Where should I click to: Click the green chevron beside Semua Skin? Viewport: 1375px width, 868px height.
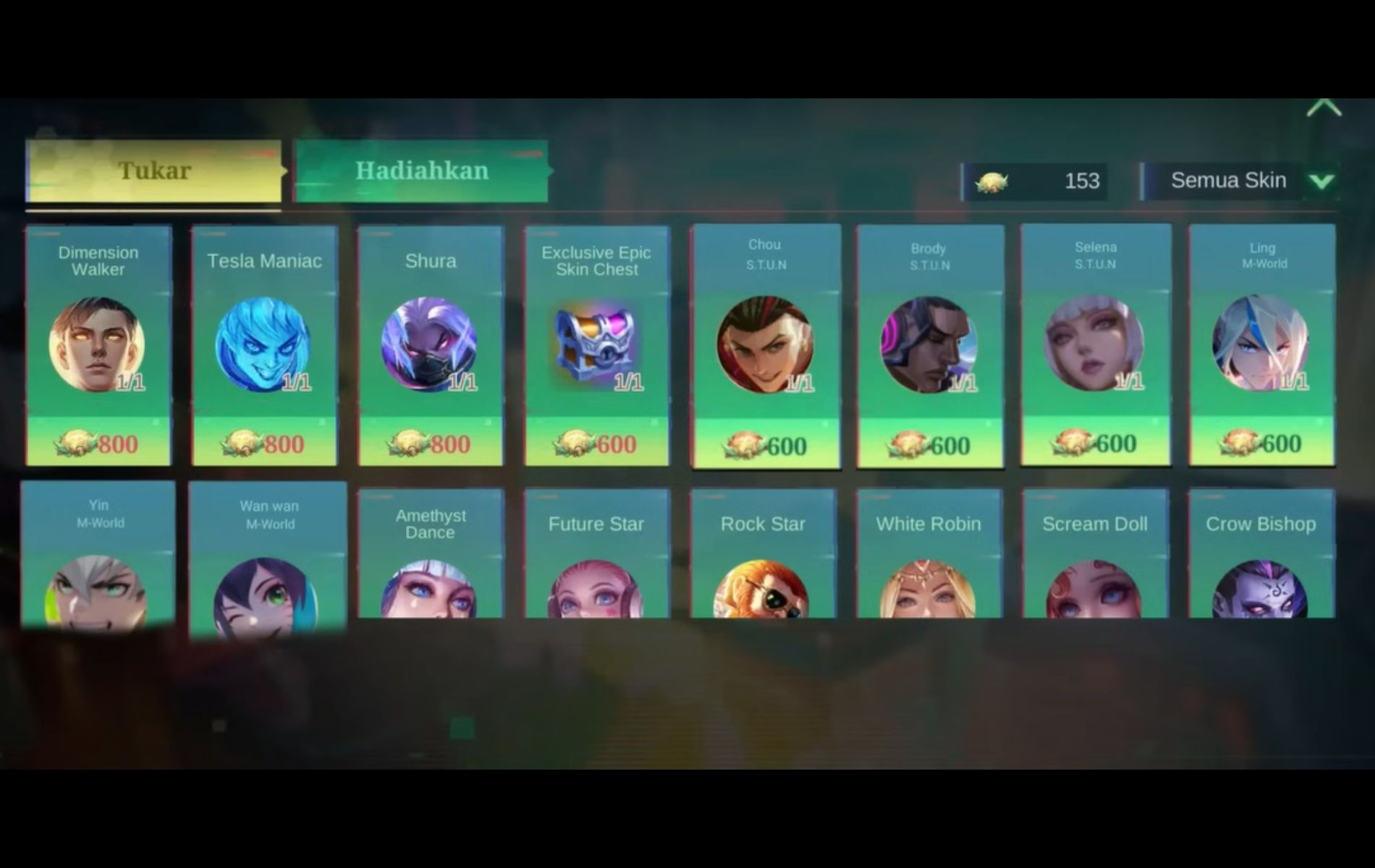coord(1323,182)
